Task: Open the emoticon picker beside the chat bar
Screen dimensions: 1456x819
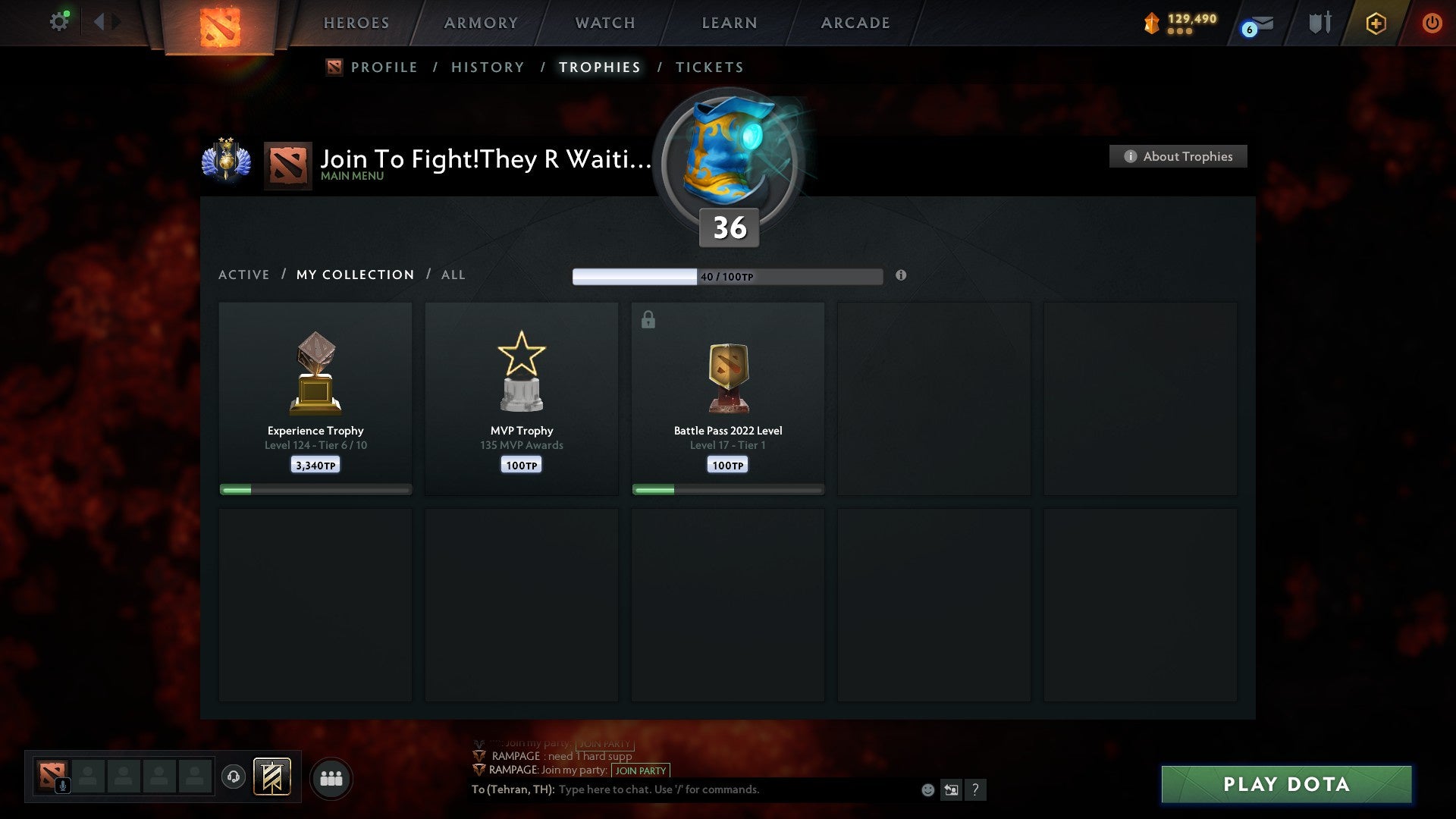Action: pos(927,789)
